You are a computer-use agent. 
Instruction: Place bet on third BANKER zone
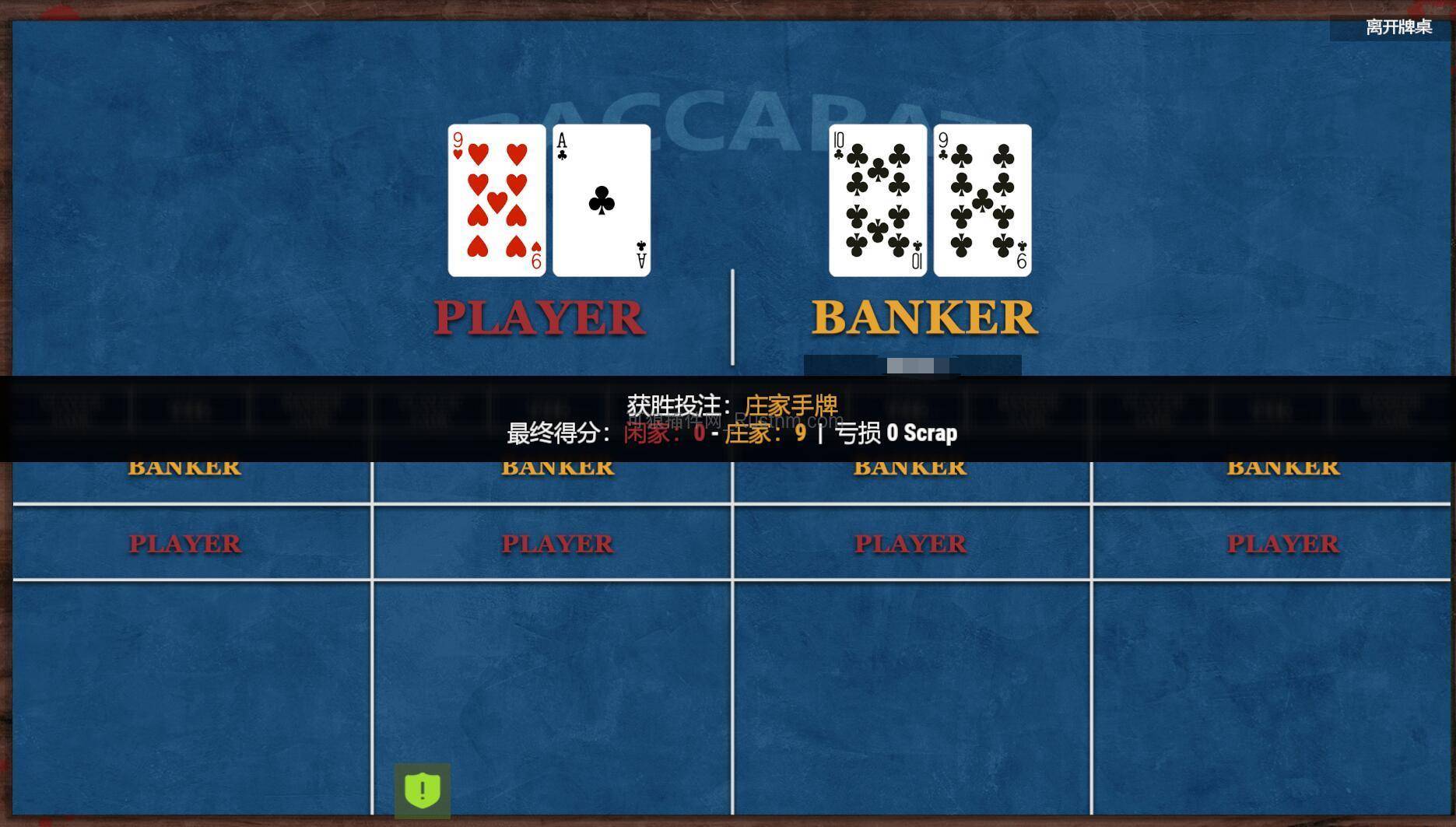pyautogui.click(x=909, y=466)
